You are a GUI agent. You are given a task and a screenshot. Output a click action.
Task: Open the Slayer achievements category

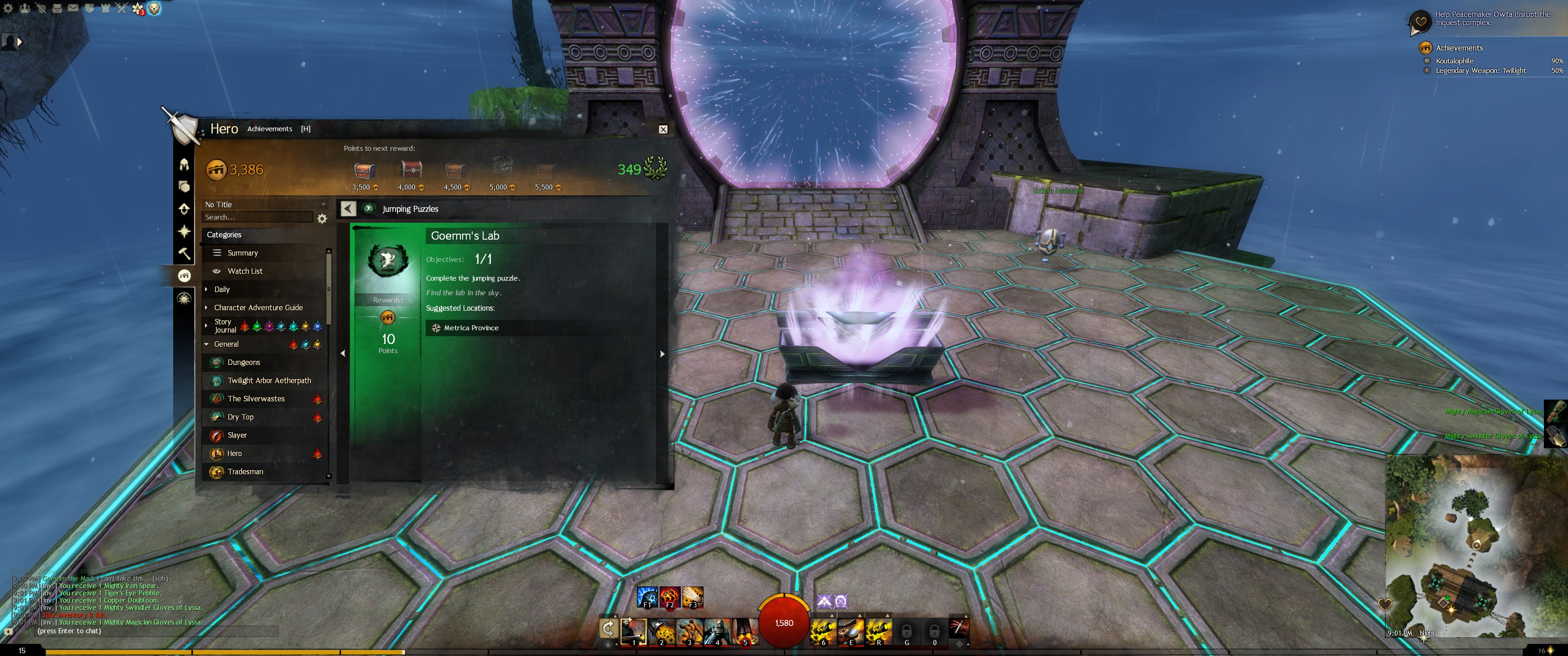237,436
